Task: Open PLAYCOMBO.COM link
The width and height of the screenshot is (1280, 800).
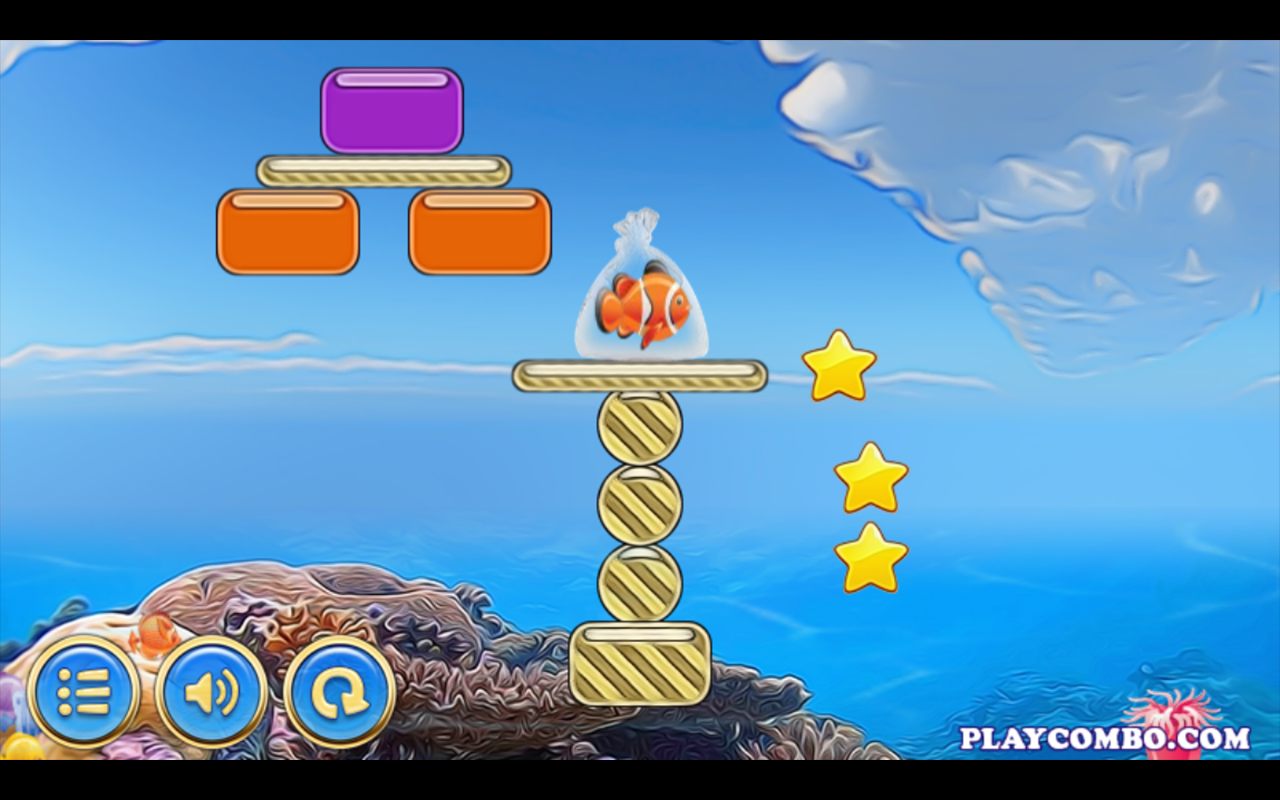Action: pyautogui.click(x=1095, y=736)
